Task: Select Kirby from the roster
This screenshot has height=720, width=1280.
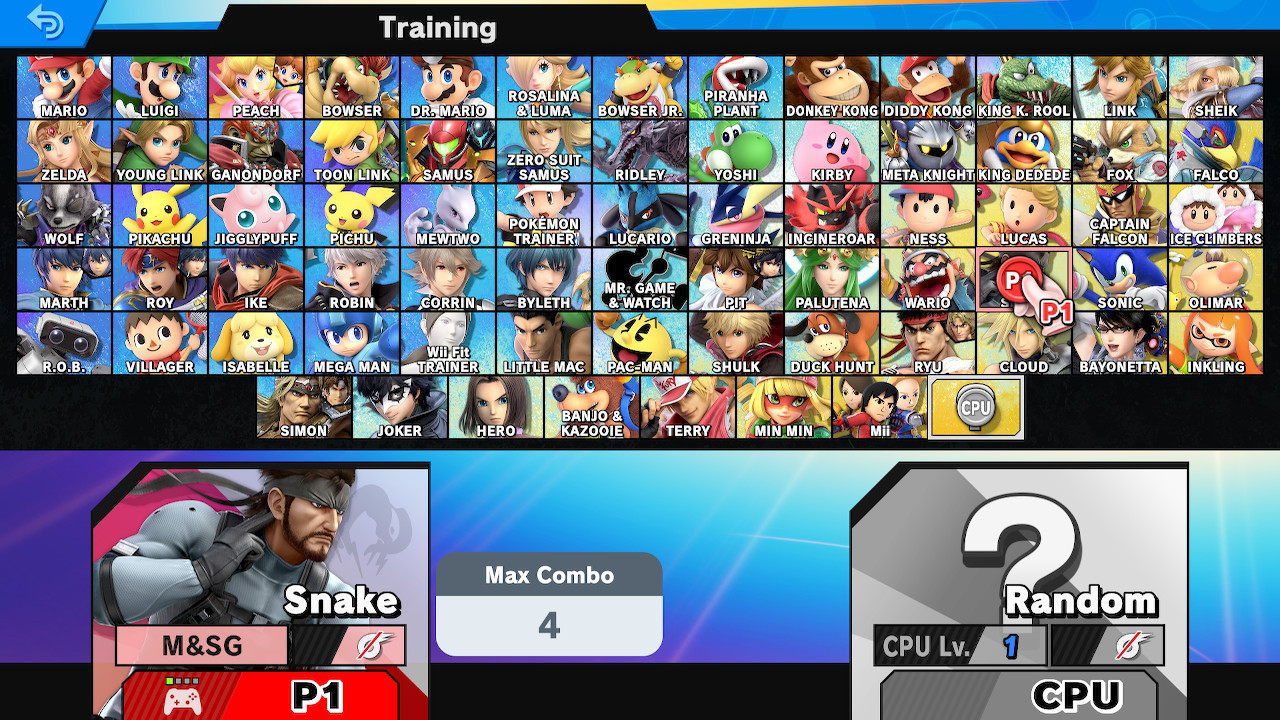Action: 831,150
